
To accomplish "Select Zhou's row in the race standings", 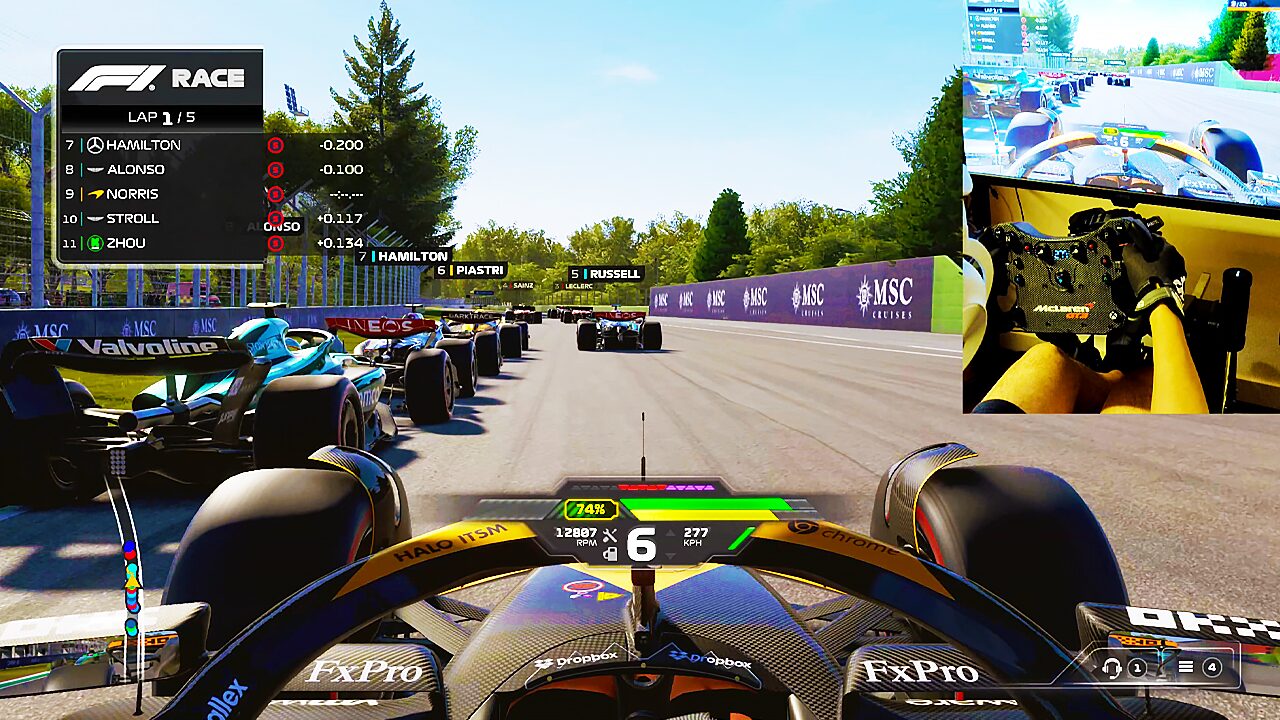I will pyautogui.click(x=160, y=243).
